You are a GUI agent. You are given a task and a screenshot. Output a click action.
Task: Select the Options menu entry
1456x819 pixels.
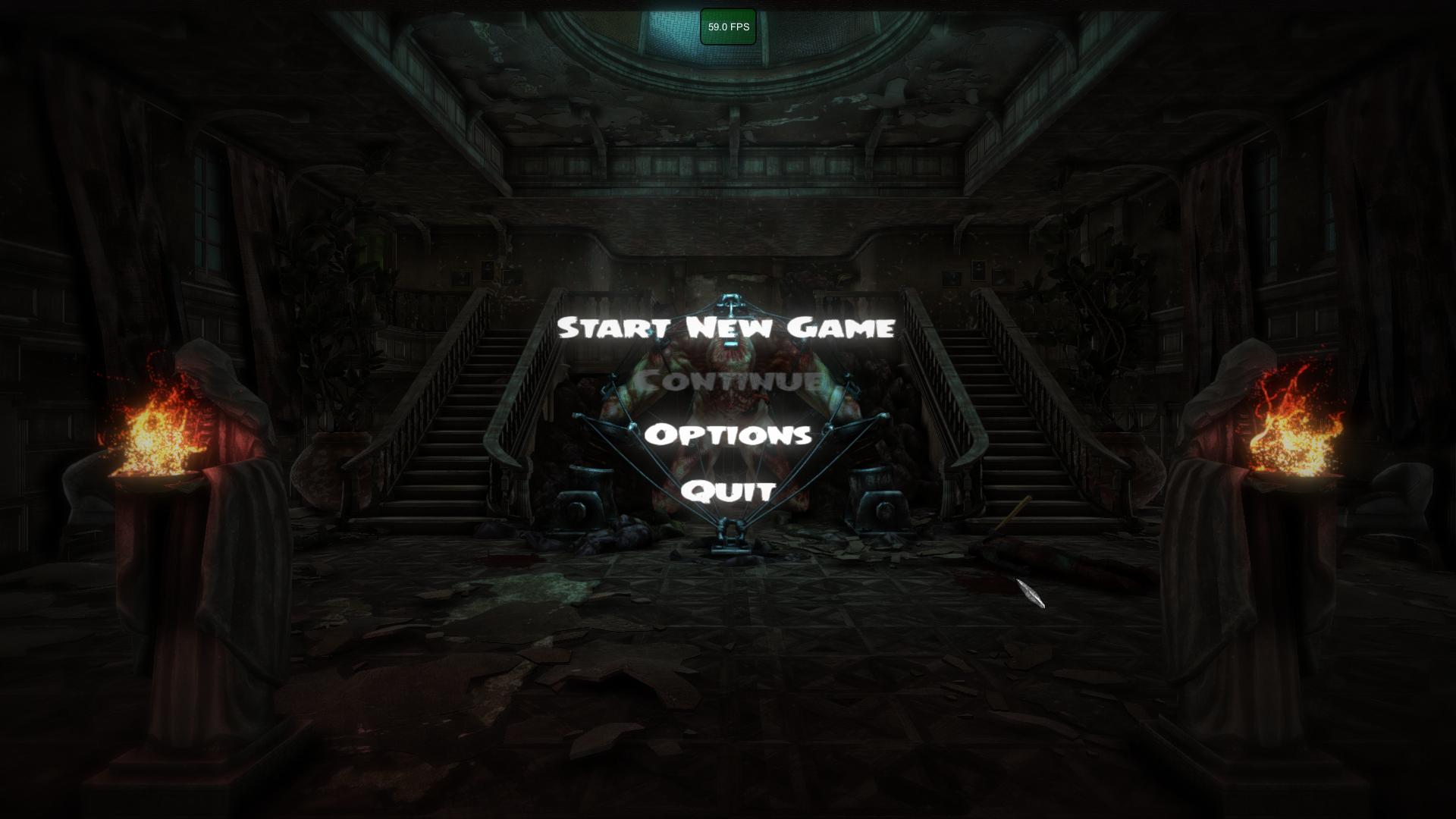click(730, 436)
